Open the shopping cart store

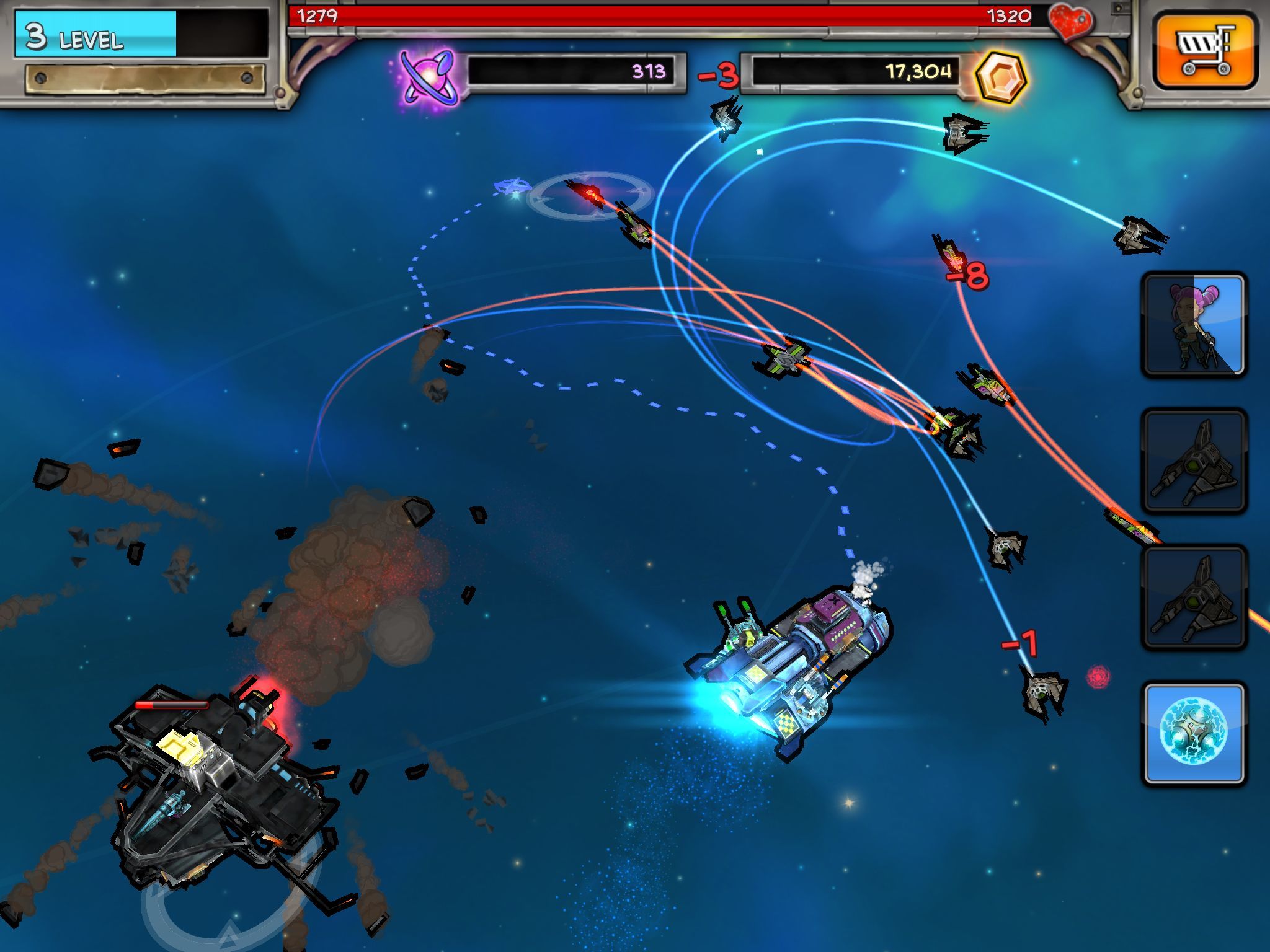click(1204, 51)
